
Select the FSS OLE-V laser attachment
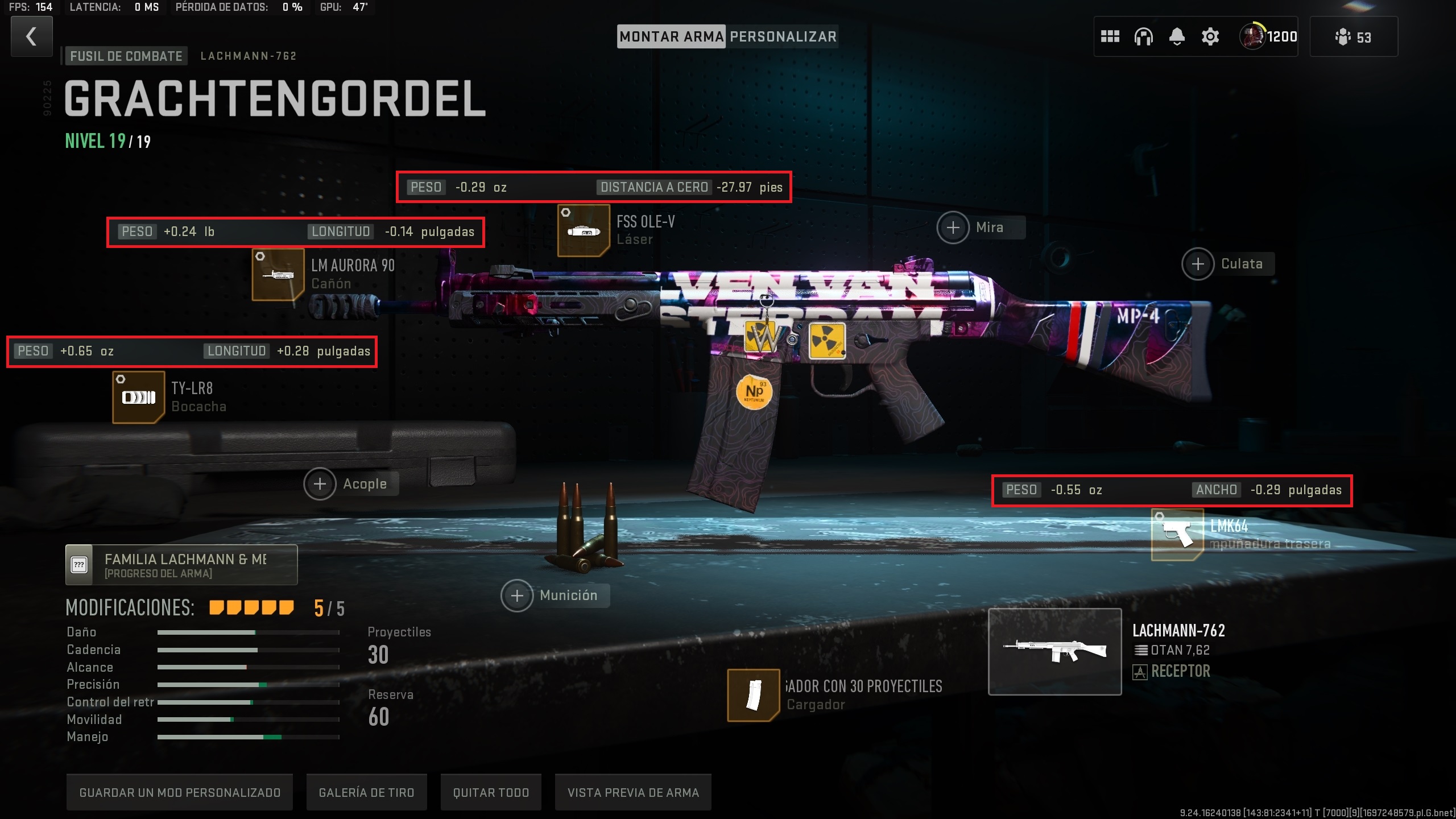[x=584, y=230]
